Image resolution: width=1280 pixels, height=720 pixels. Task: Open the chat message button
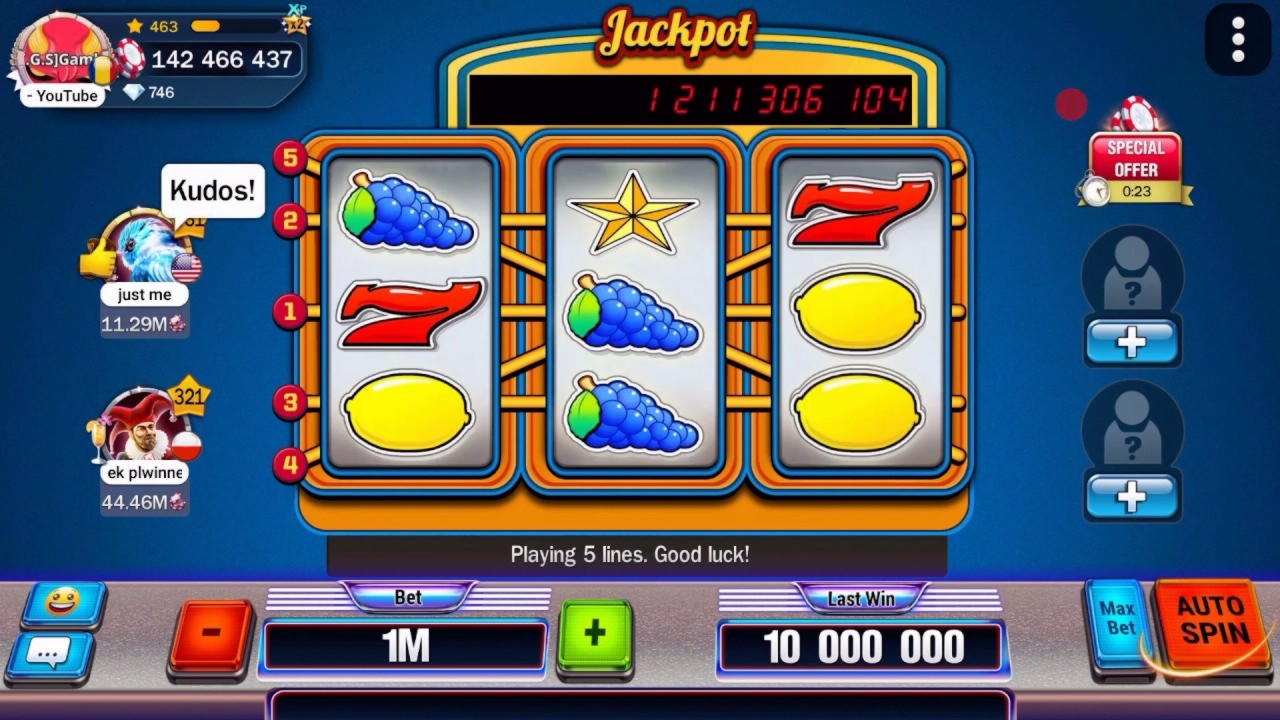[50, 654]
